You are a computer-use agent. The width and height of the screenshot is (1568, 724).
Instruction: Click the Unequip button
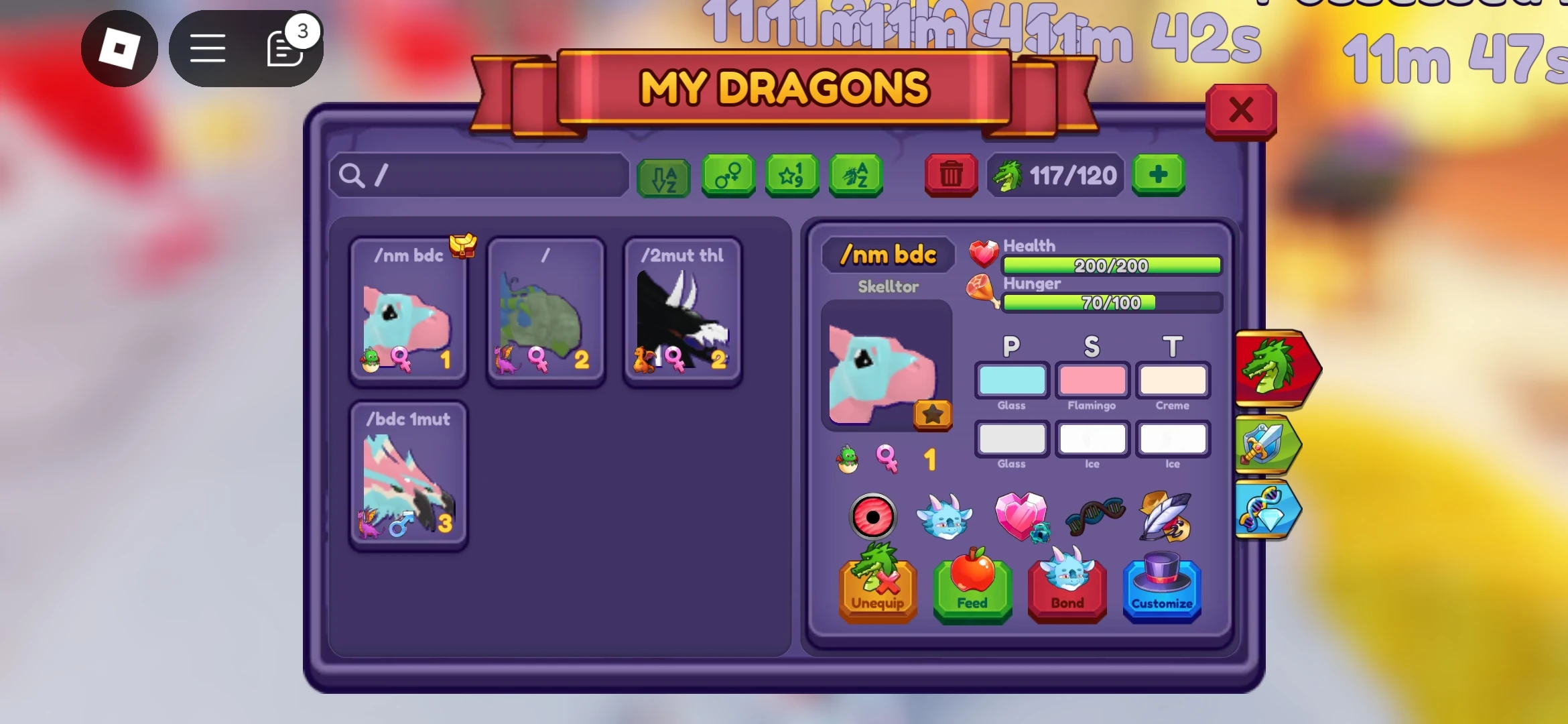tap(878, 592)
